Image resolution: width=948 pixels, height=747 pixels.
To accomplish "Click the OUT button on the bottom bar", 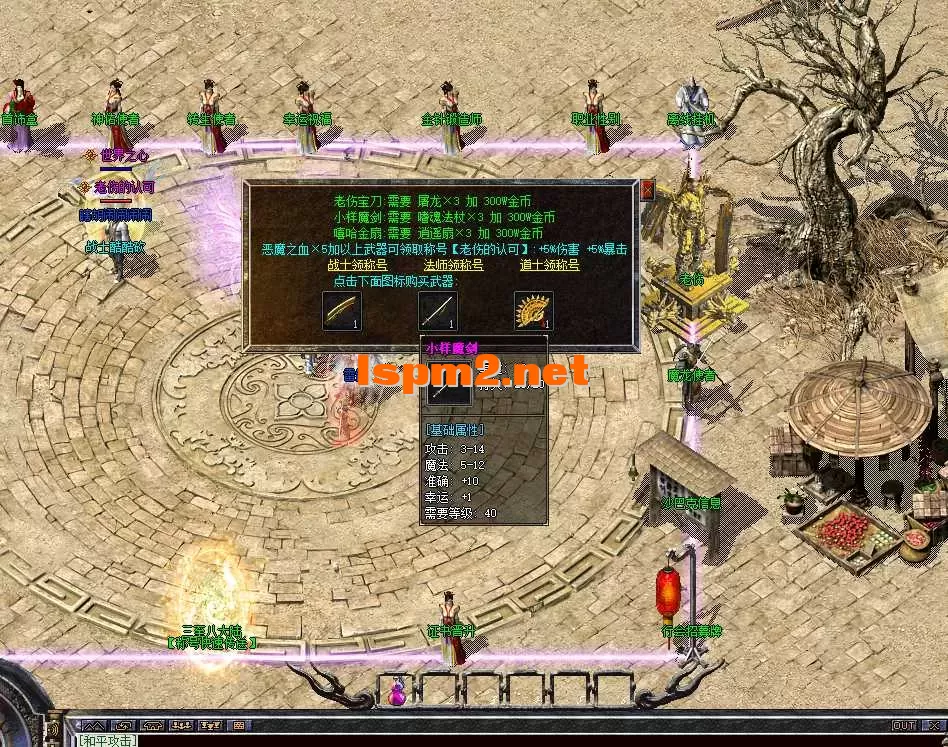I will (x=903, y=725).
